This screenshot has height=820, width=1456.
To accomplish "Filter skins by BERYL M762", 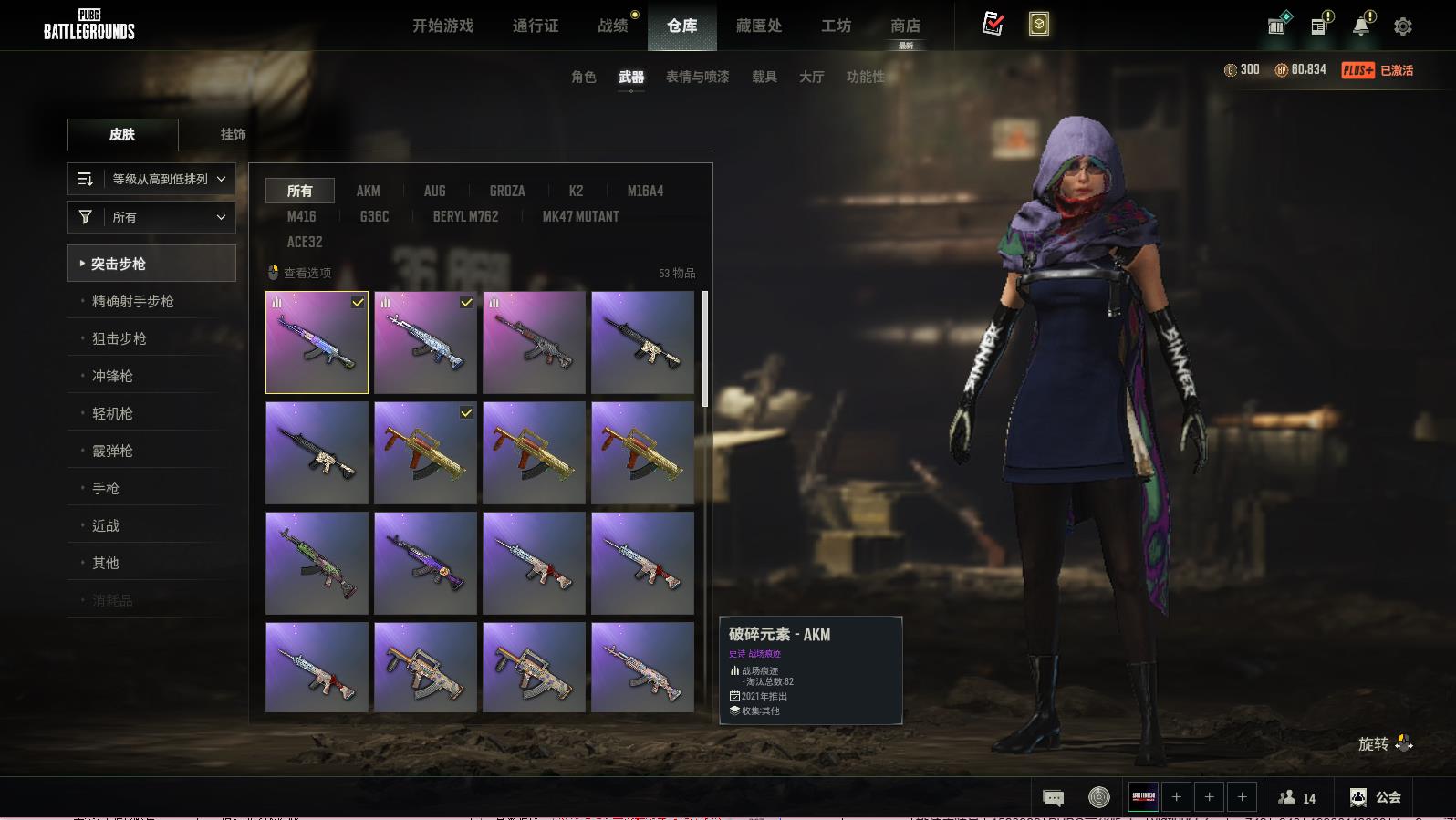I will click(465, 216).
